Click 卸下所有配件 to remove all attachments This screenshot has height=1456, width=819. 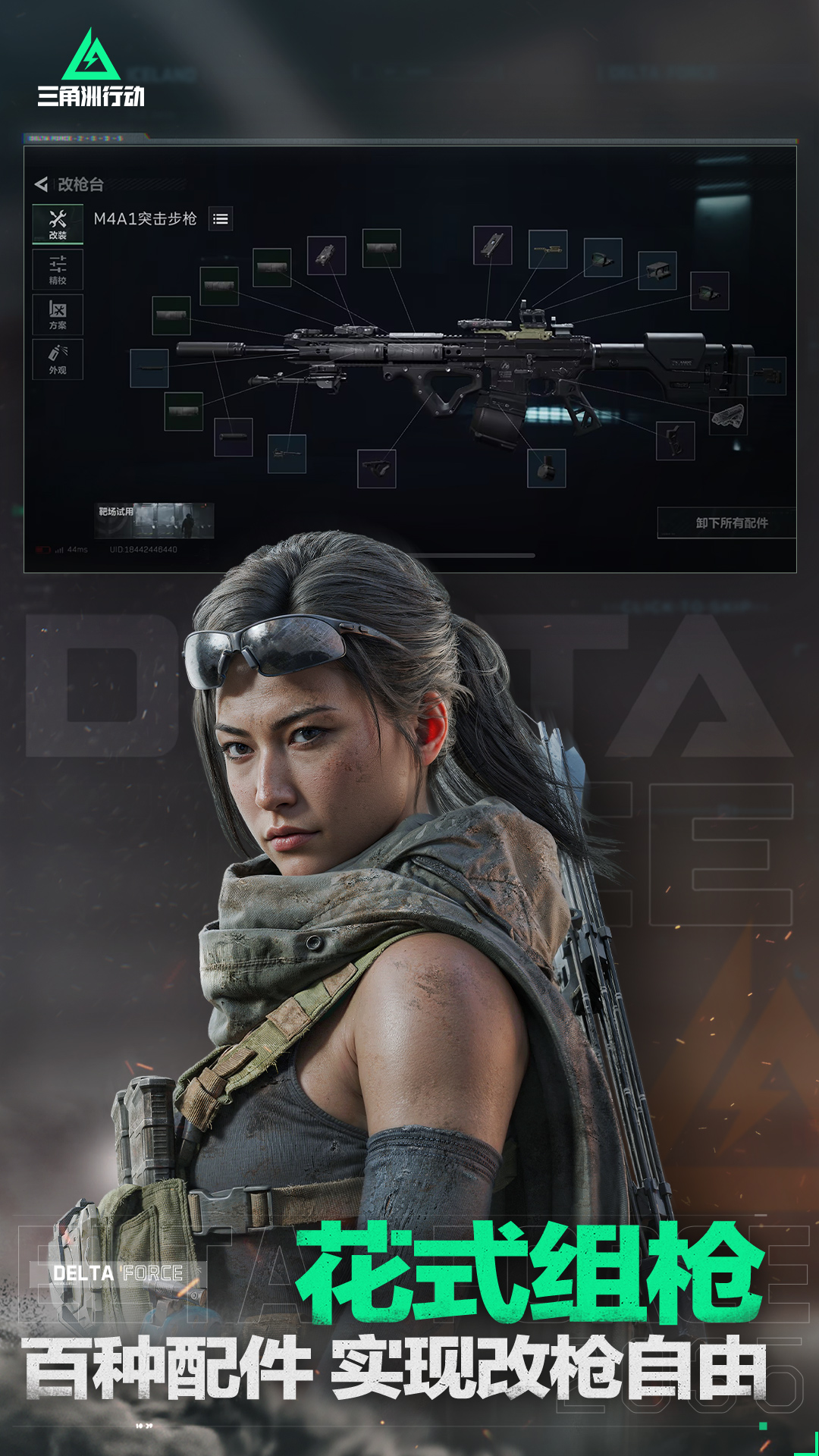point(731,523)
